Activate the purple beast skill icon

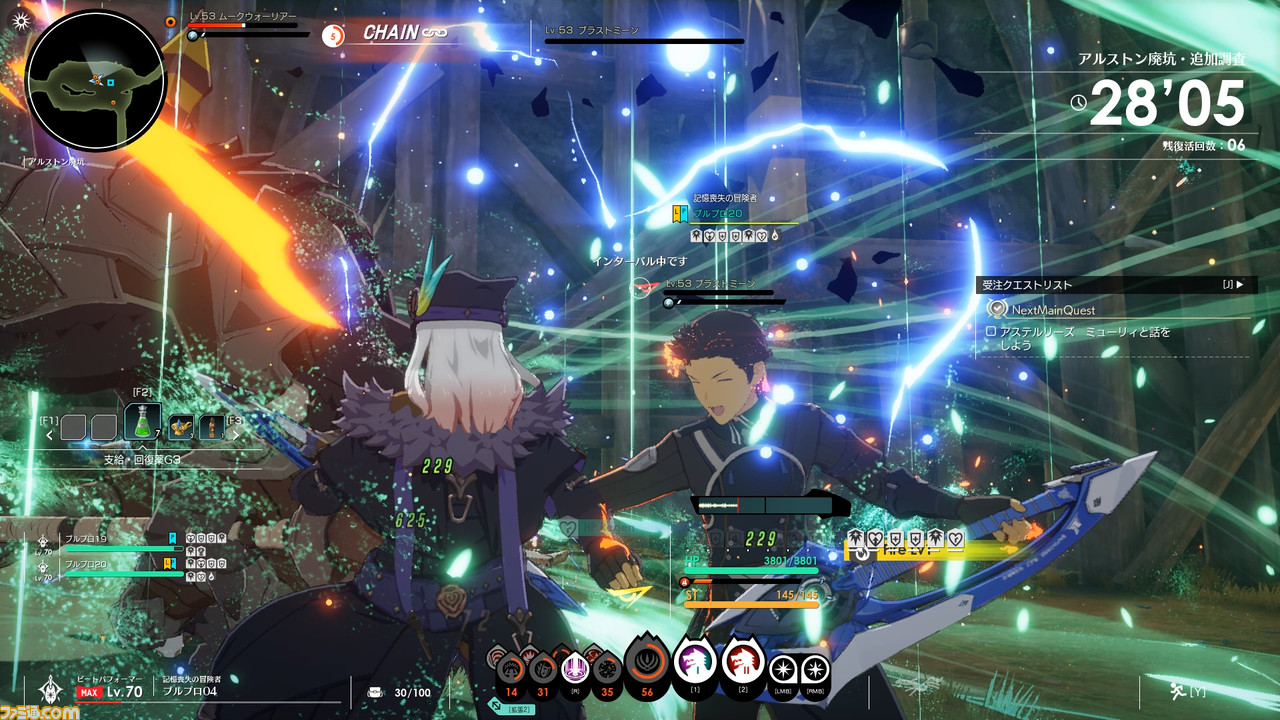pyautogui.click(x=694, y=661)
